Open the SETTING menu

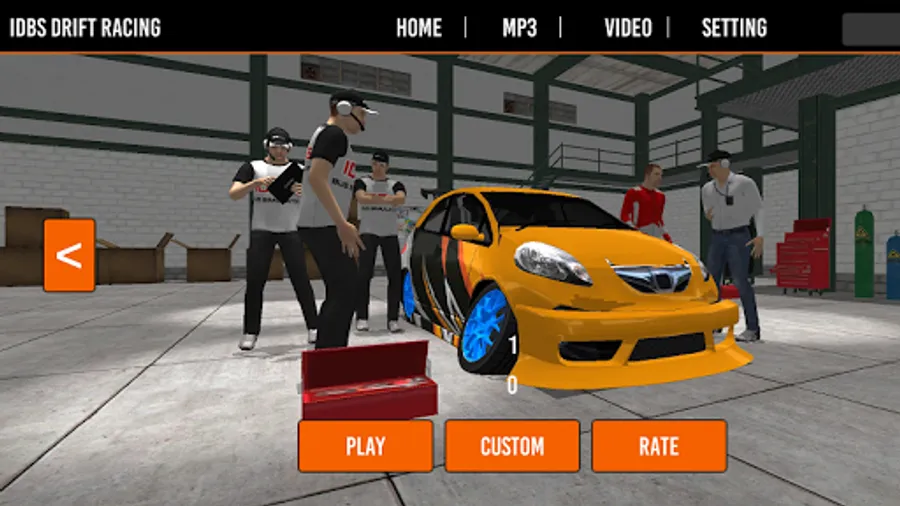coord(734,28)
